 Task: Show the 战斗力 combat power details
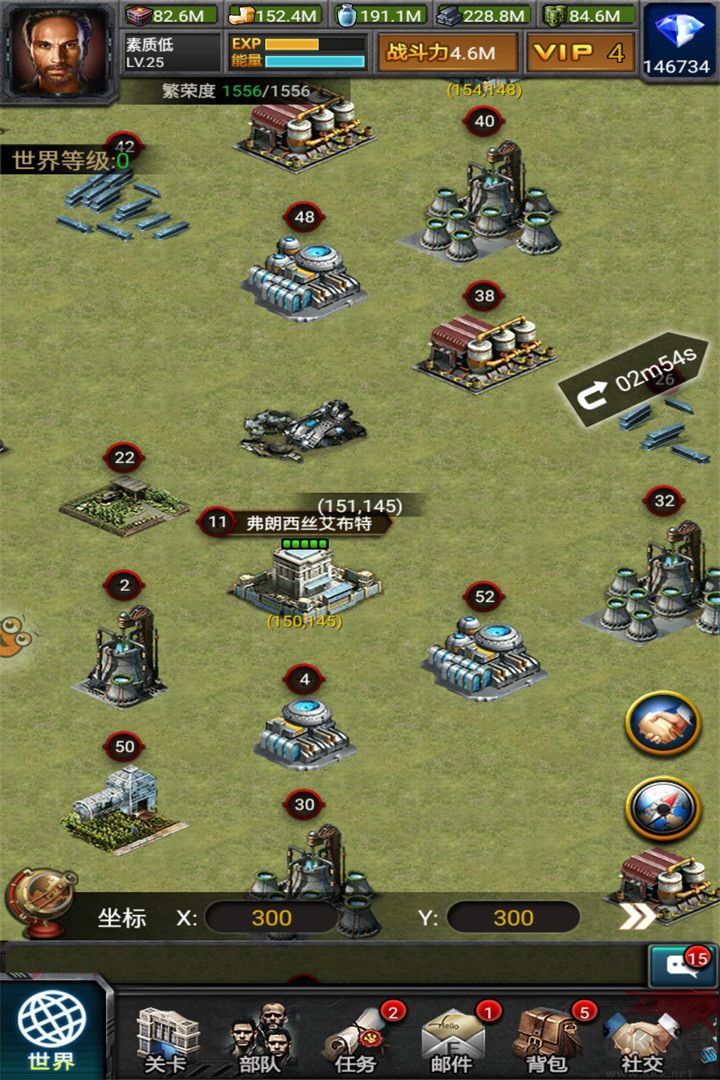[x=447, y=53]
